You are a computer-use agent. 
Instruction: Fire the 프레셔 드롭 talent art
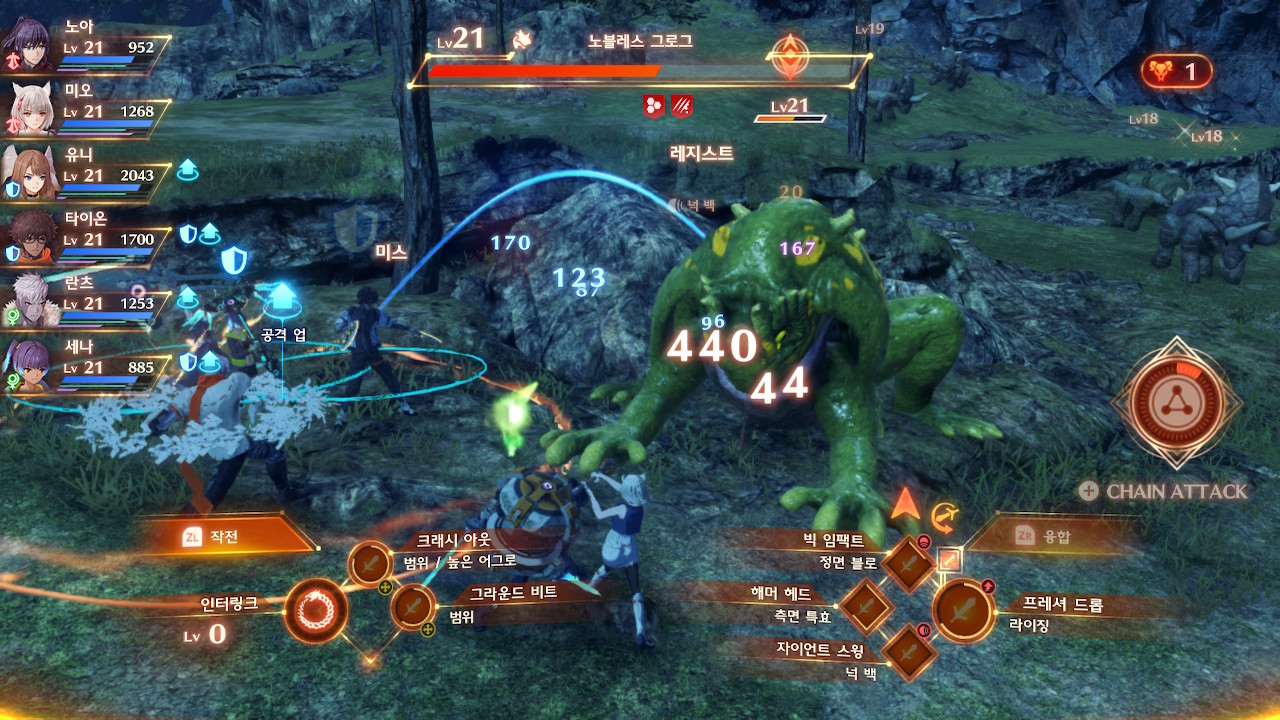click(x=962, y=609)
